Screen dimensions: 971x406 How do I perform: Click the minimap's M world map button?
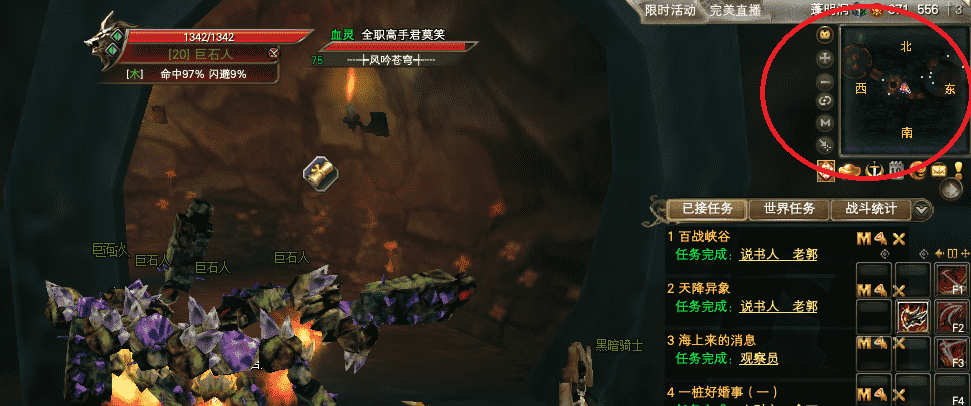[x=825, y=122]
